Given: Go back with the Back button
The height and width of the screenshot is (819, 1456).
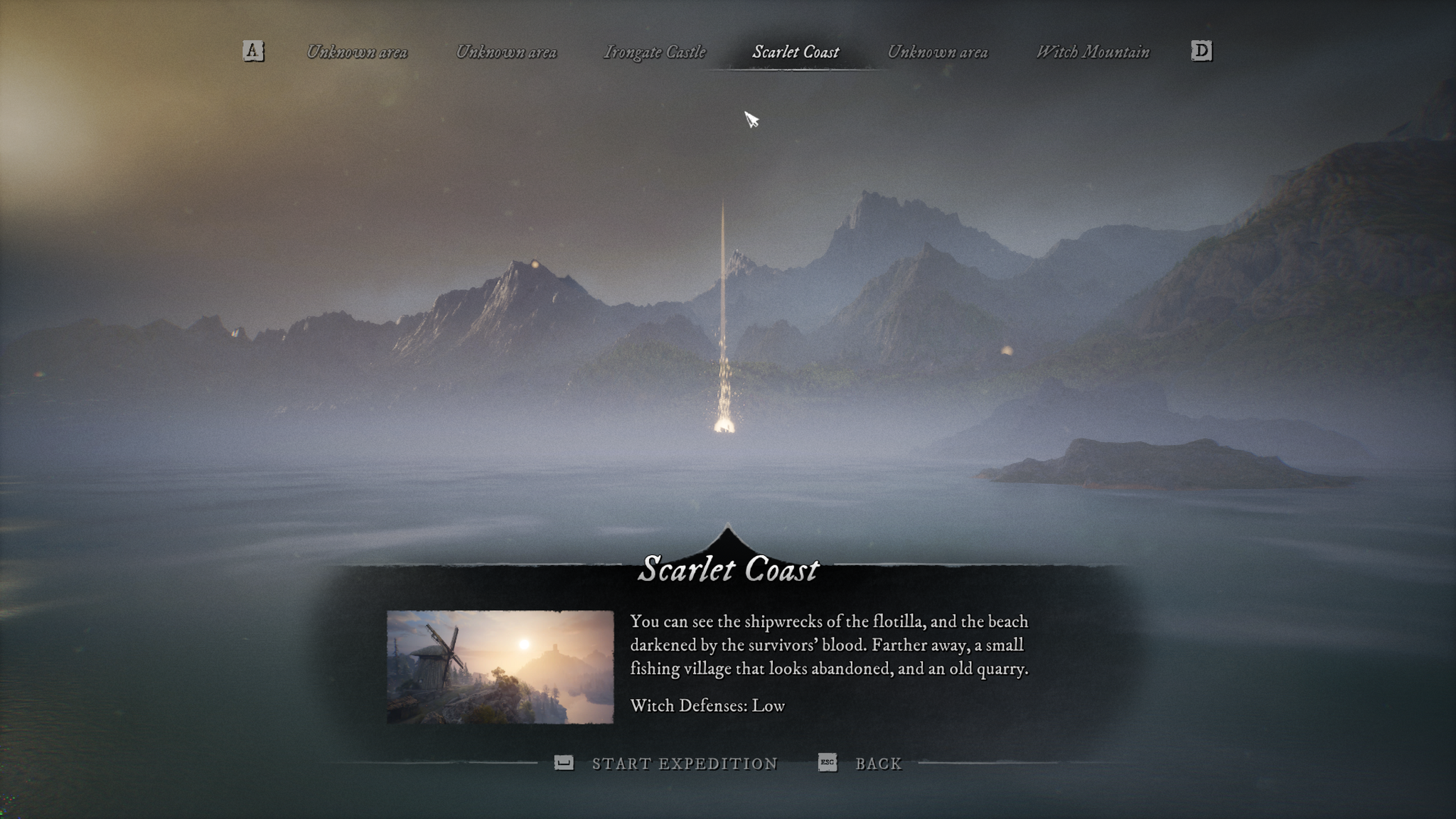Looking at the screenshot, I should (x=878, y=764).
